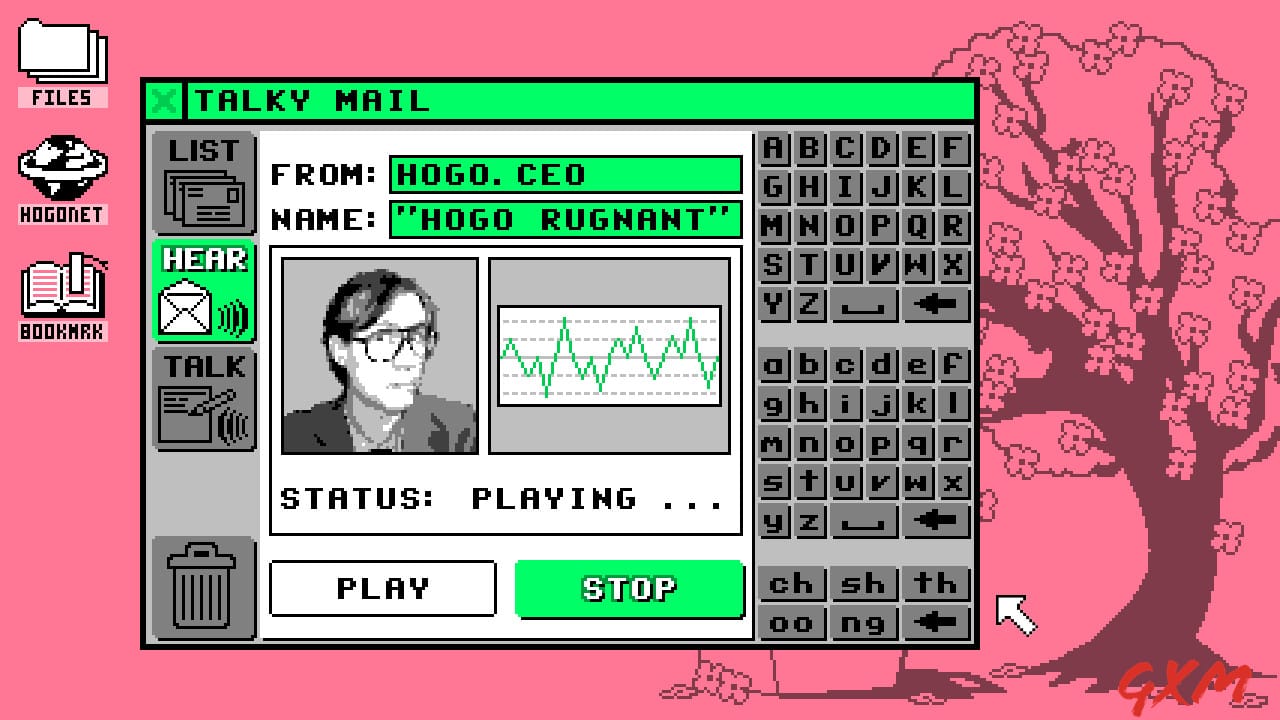The height and width of the screenshot is (720, 1280).
Task: Type the 'th' digraph key
Action: click(x=936, y=583)
